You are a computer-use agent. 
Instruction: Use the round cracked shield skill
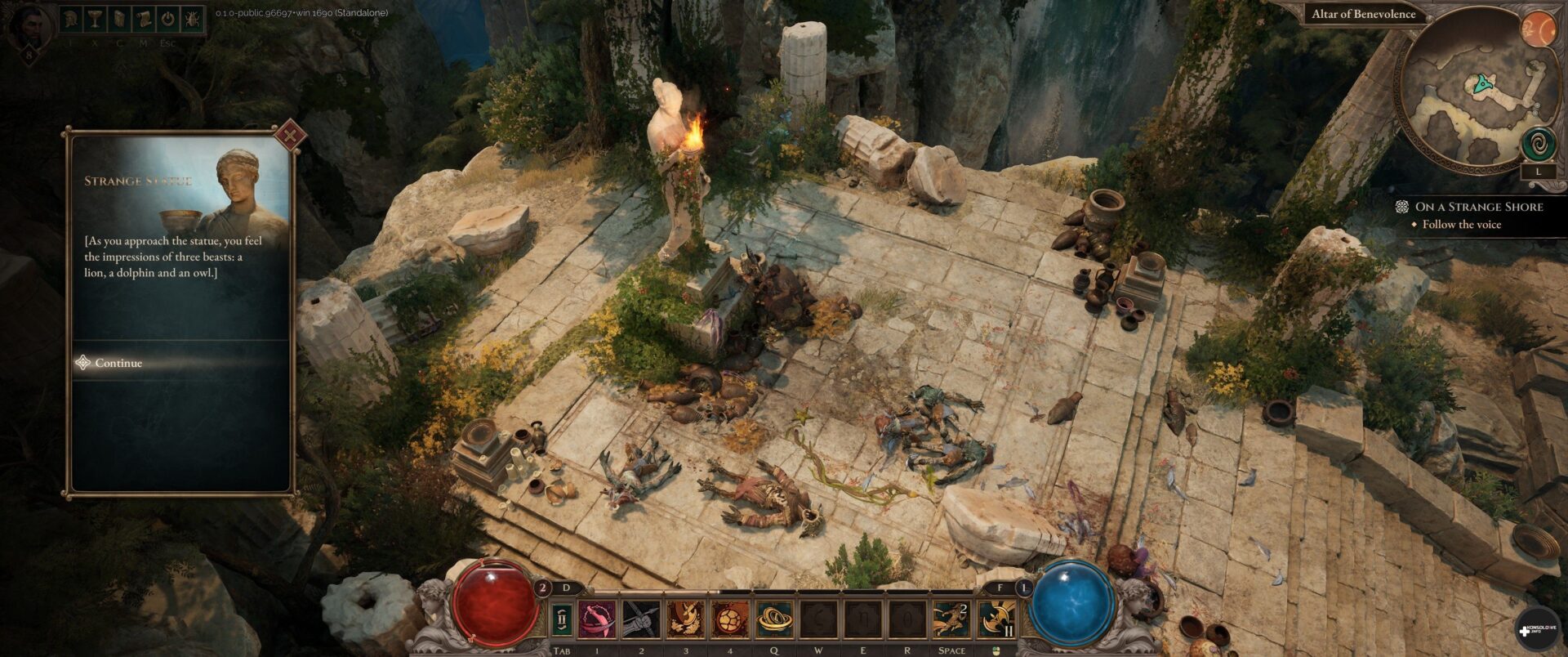pyautogui.click(x=730, y=619)
